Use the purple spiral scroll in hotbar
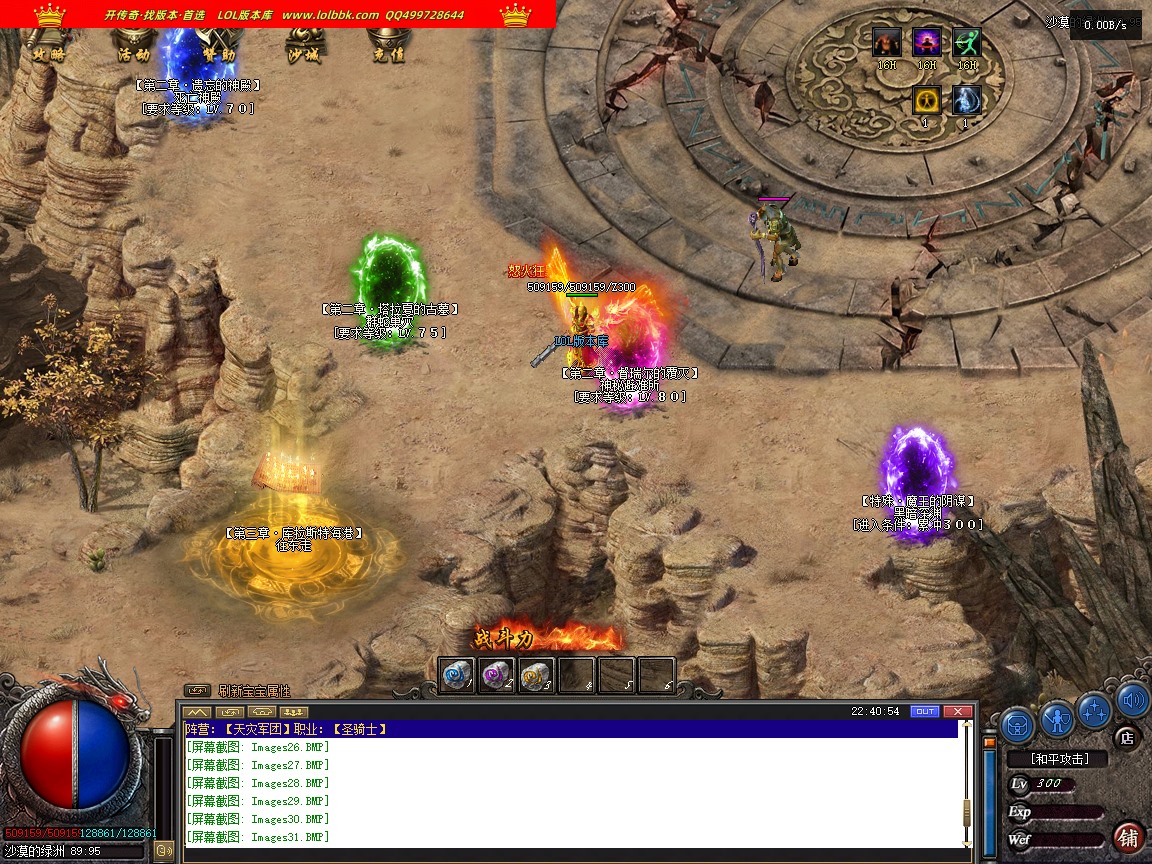 click(x=497, y=675)
